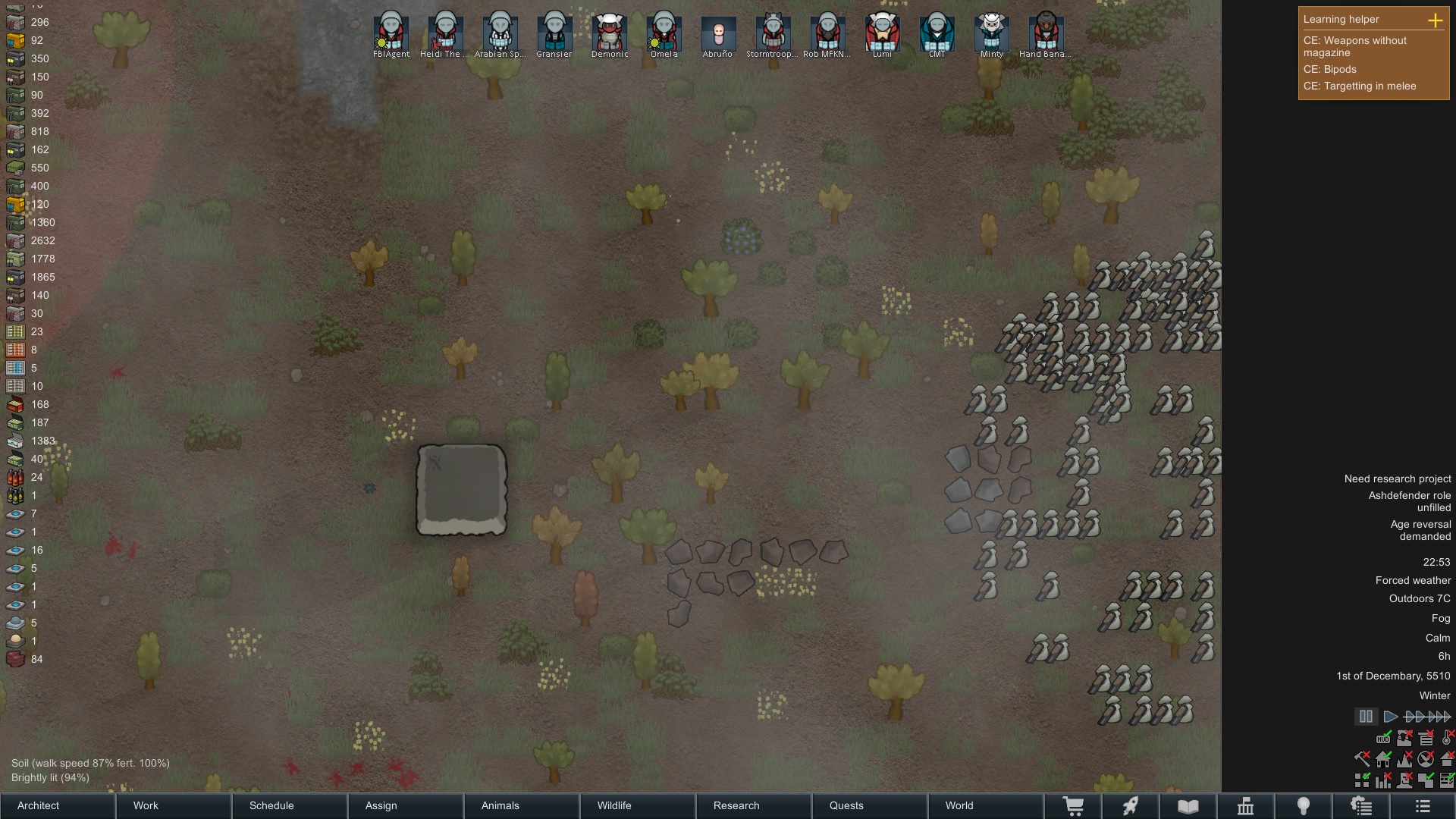Click the rocket ship icon in bottom bar

coord(1131,805)
